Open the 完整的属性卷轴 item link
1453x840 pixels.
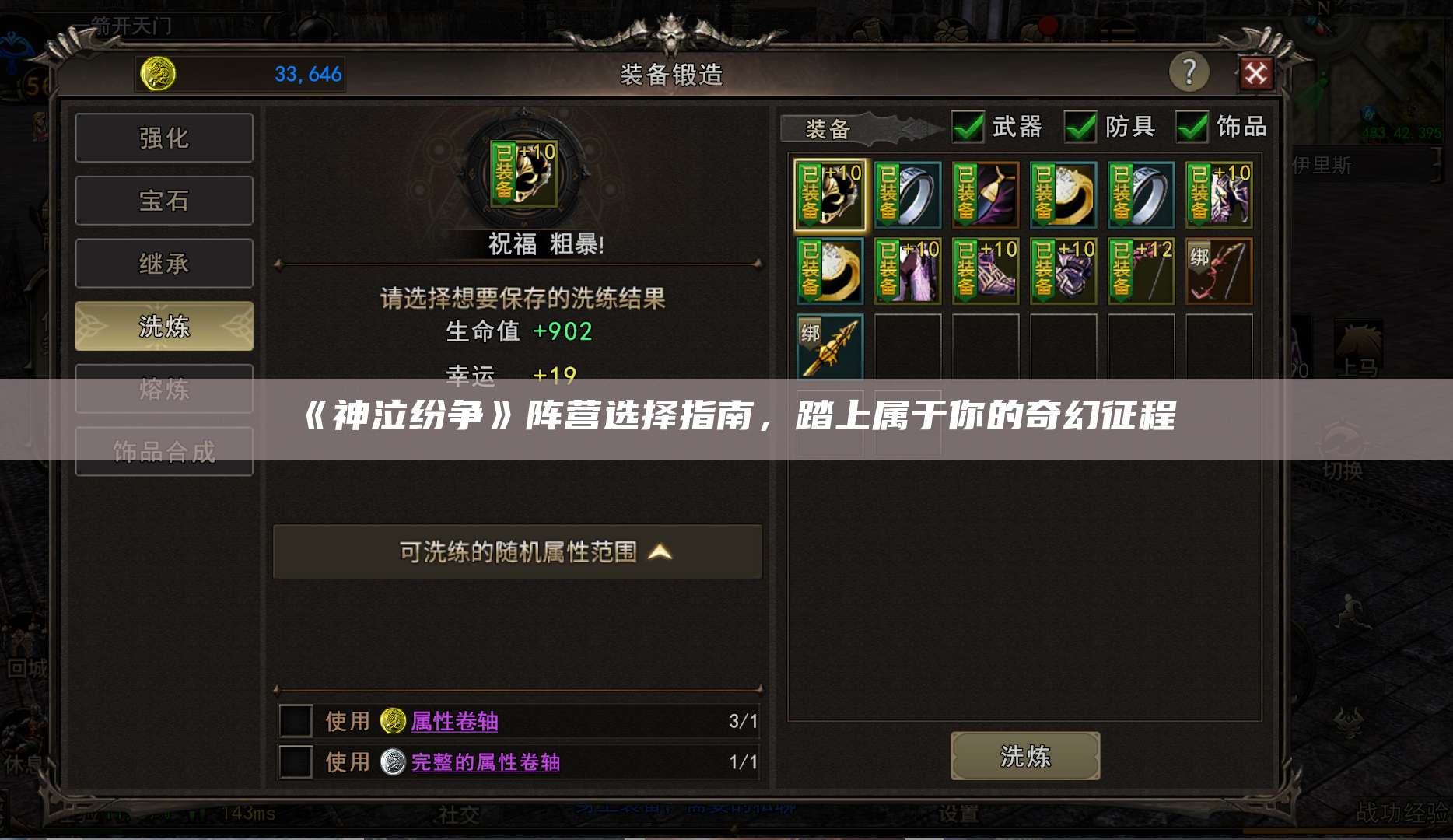click(486, 763)
